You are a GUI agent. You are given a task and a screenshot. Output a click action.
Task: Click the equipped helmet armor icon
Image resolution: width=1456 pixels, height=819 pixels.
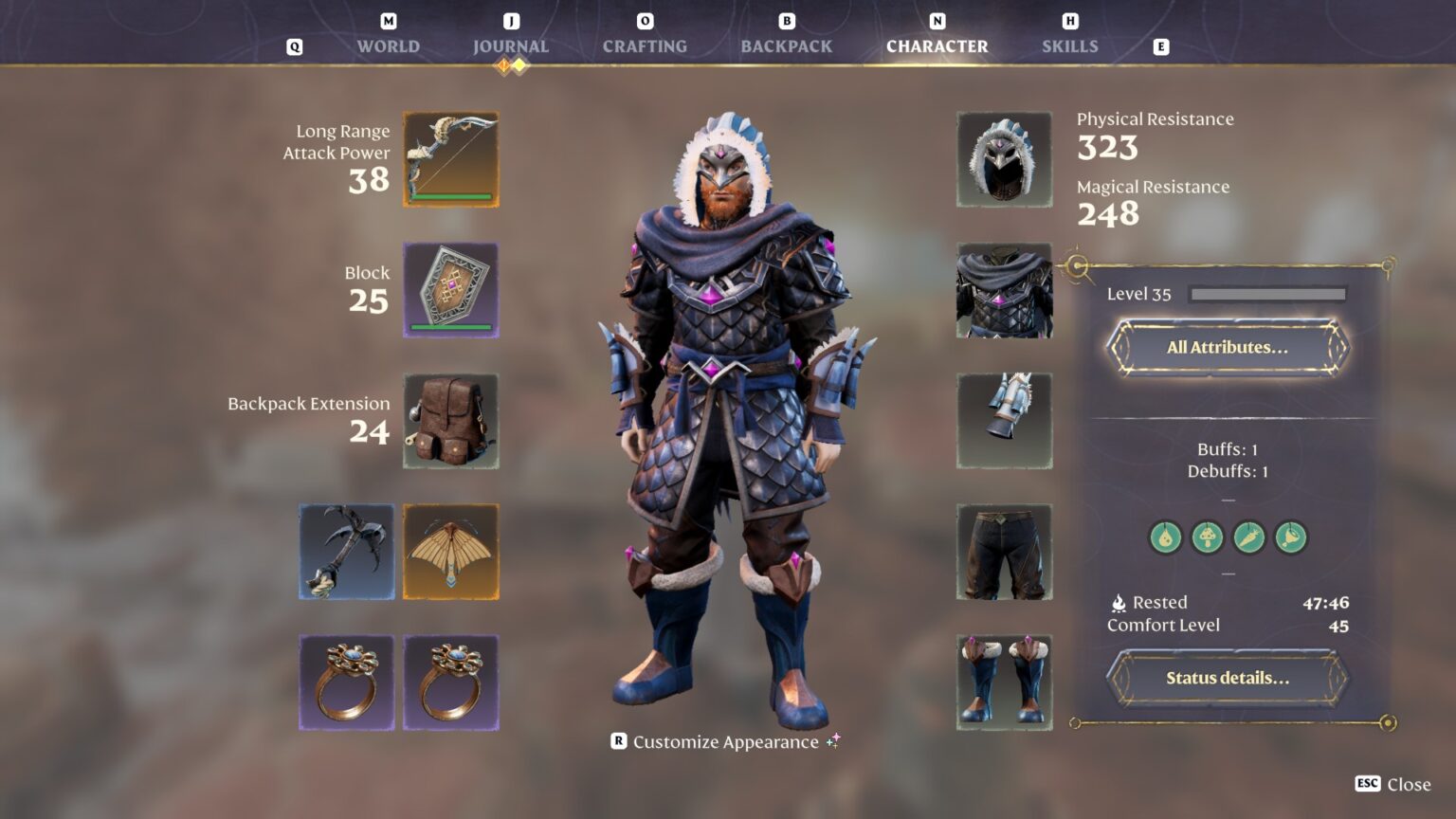tap(1006, 159)
